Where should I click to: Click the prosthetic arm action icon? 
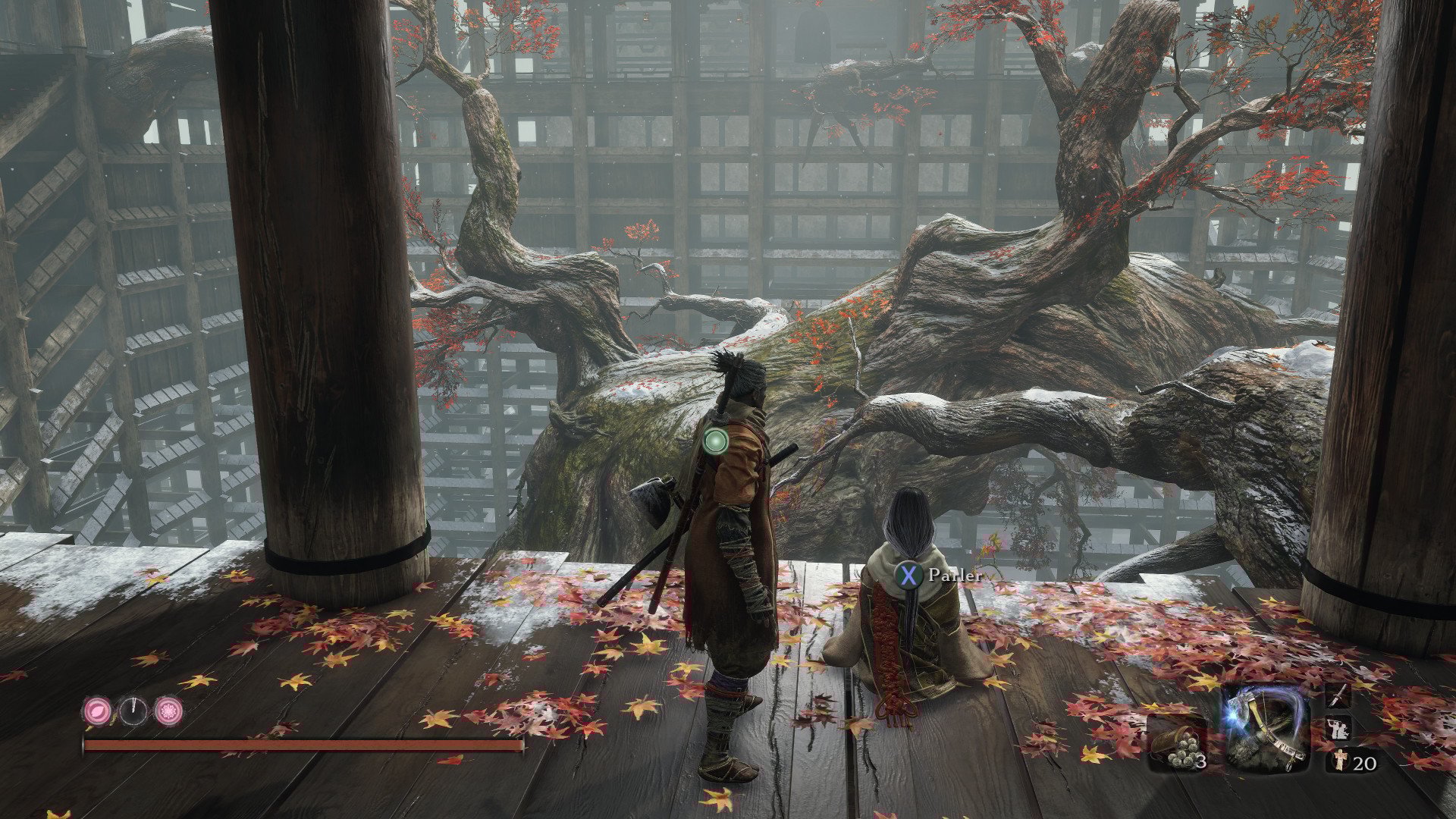1338,728
